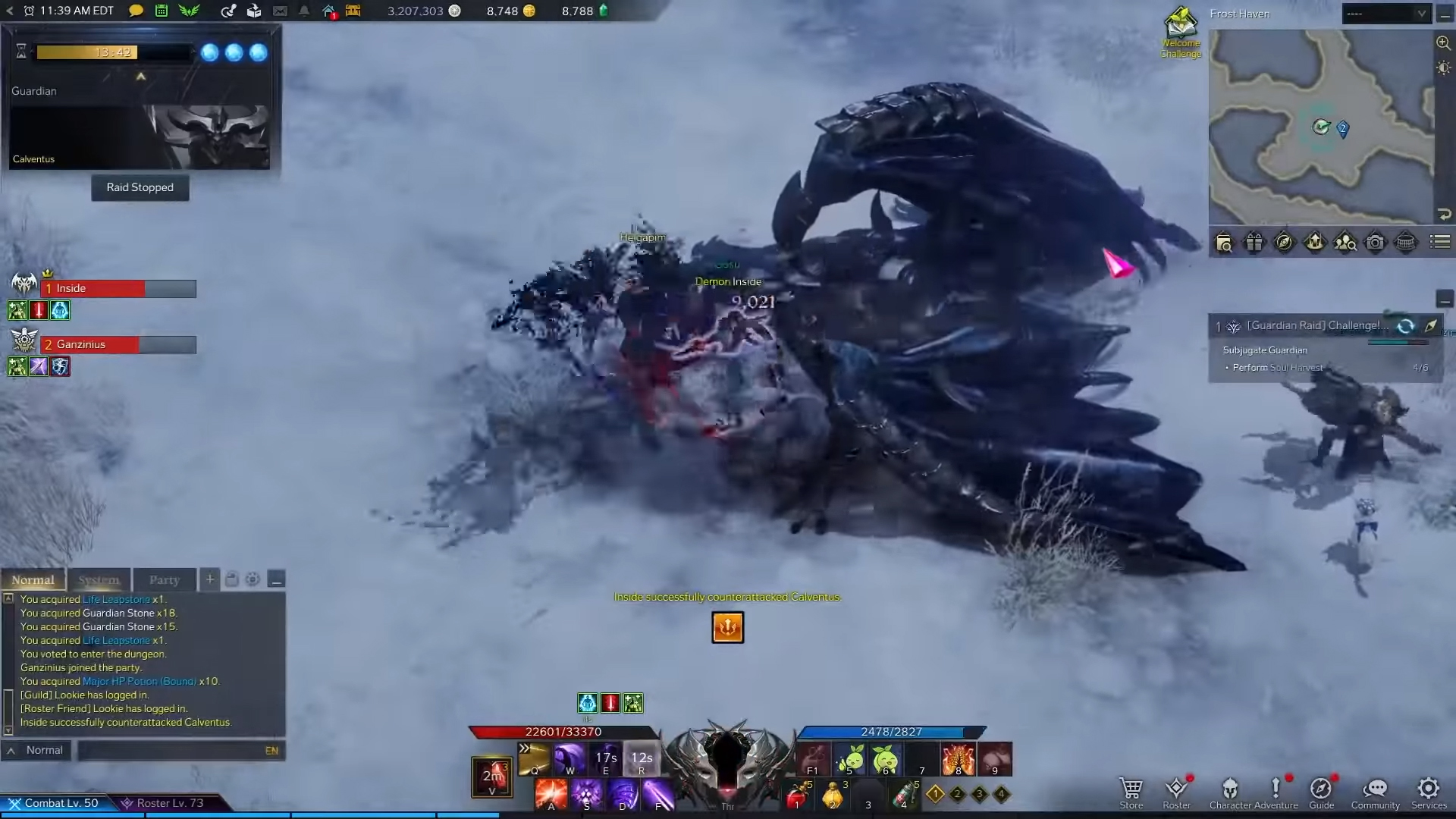Toggle the chat lock icon beside chat tabs
Screen dimensions: 1456x819
point(232,579)
